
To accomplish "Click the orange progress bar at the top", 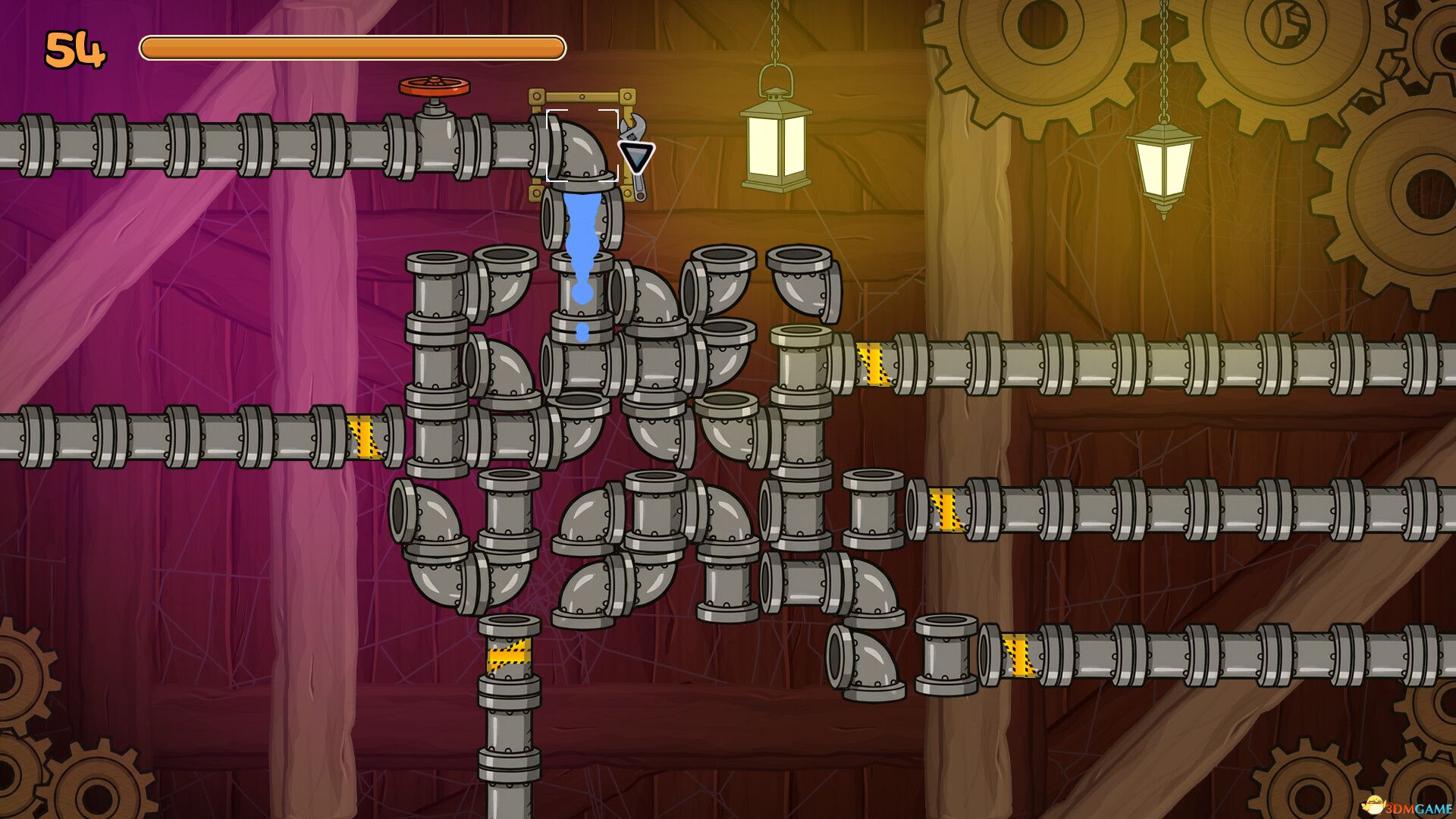I will 349,47.
